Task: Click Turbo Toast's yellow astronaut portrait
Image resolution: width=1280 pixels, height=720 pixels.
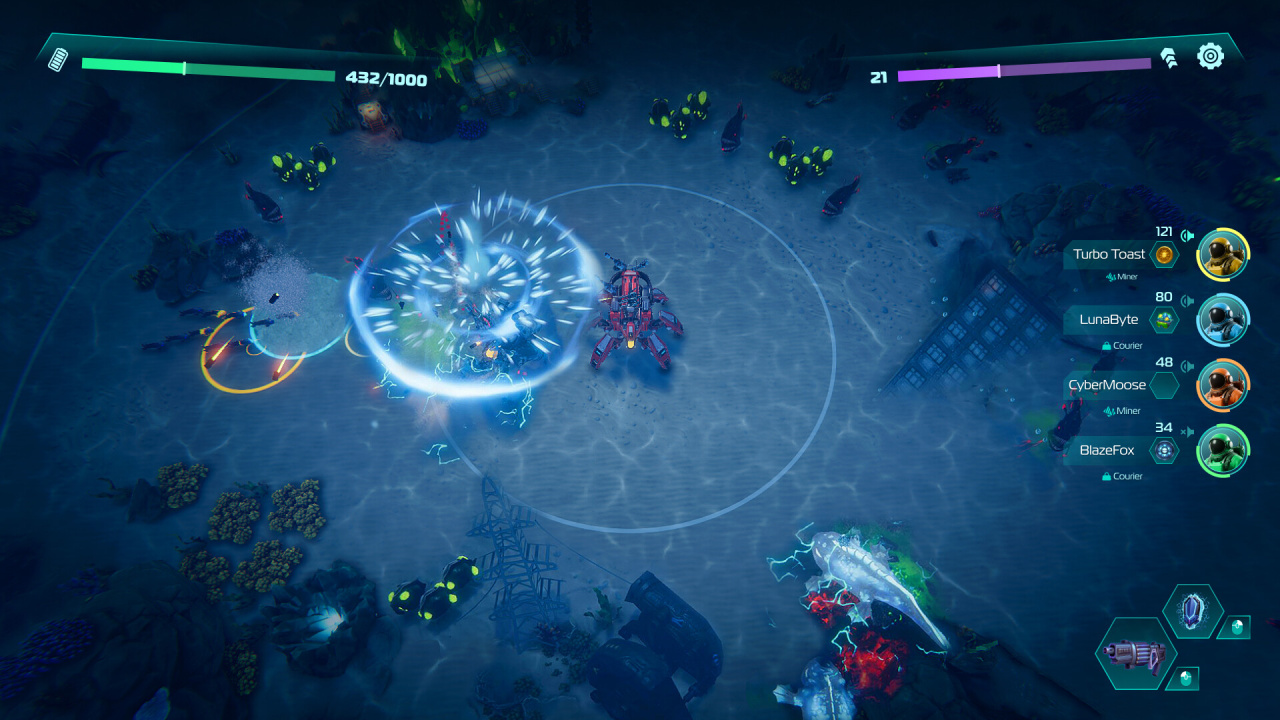Action: point(1222,254)
